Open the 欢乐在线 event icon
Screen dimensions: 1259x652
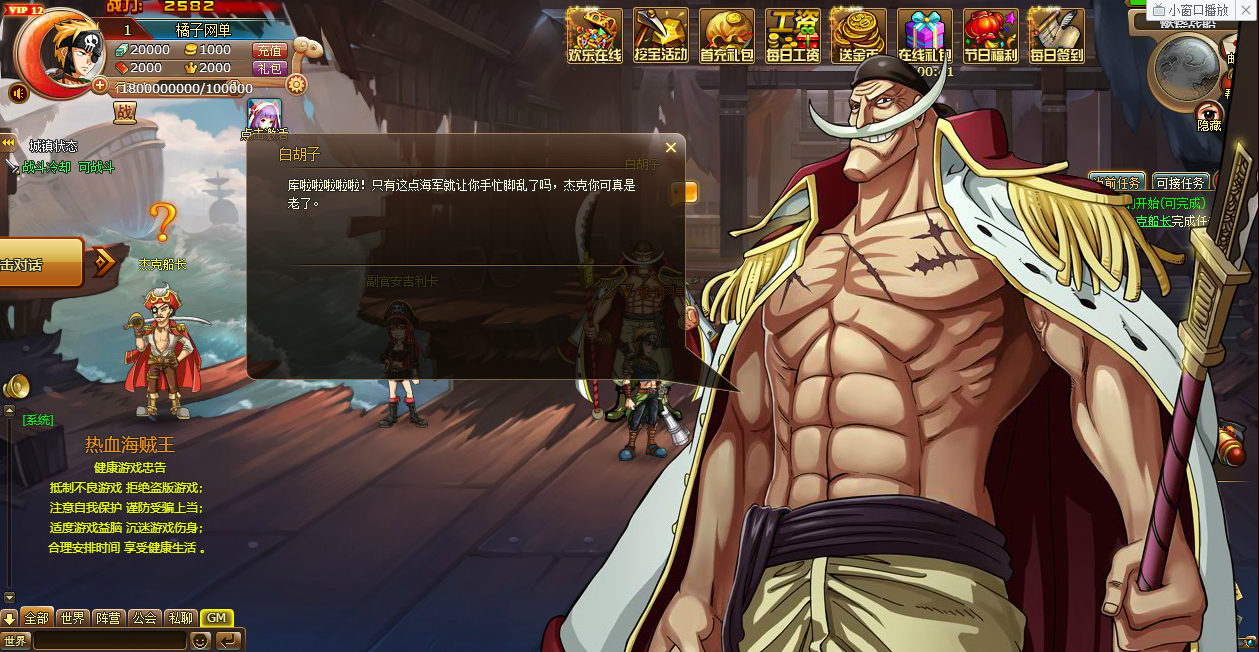[x=594, y=36]
